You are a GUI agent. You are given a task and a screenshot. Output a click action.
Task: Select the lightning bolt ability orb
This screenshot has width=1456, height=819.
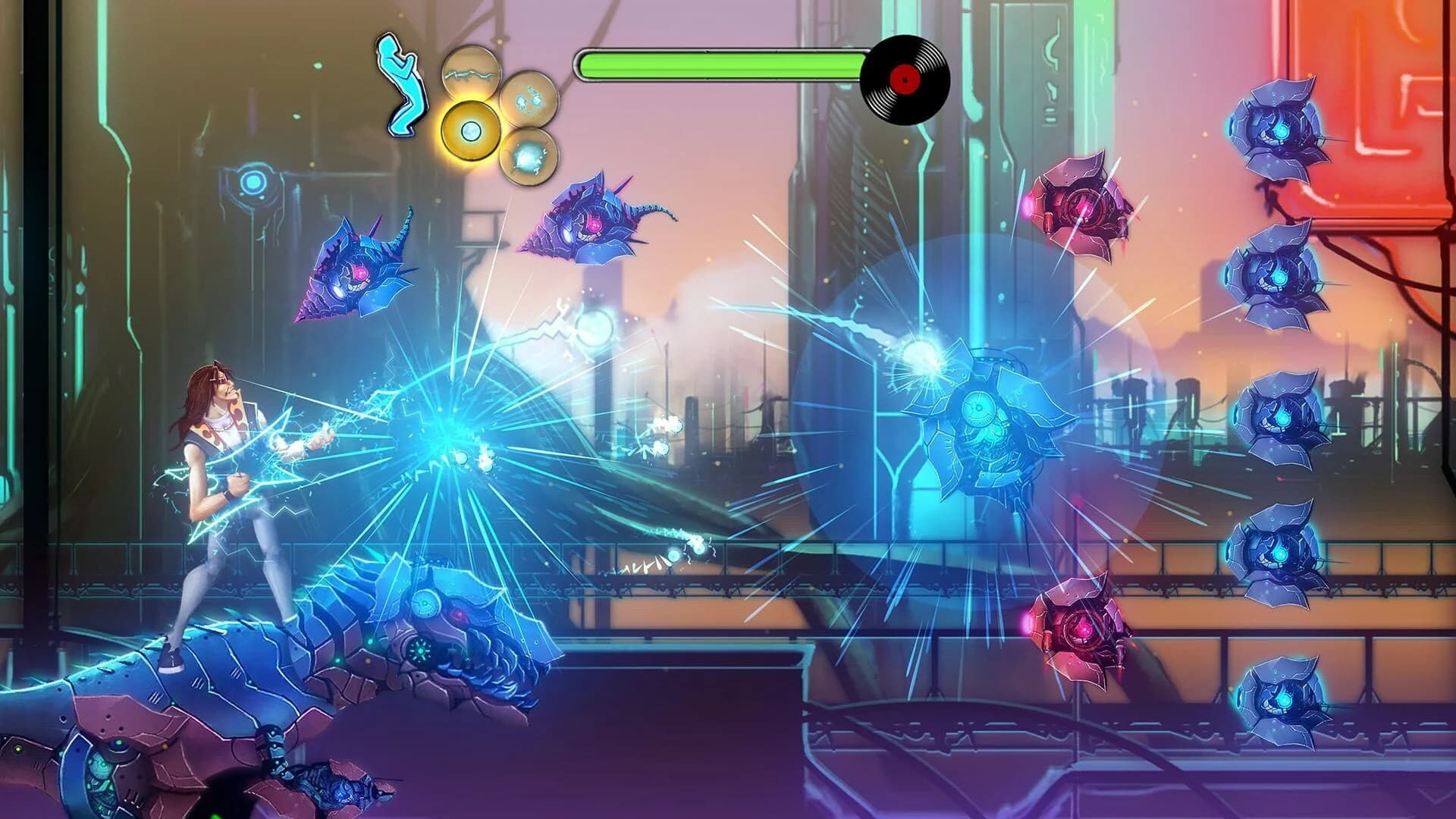(x=472, y=72)
